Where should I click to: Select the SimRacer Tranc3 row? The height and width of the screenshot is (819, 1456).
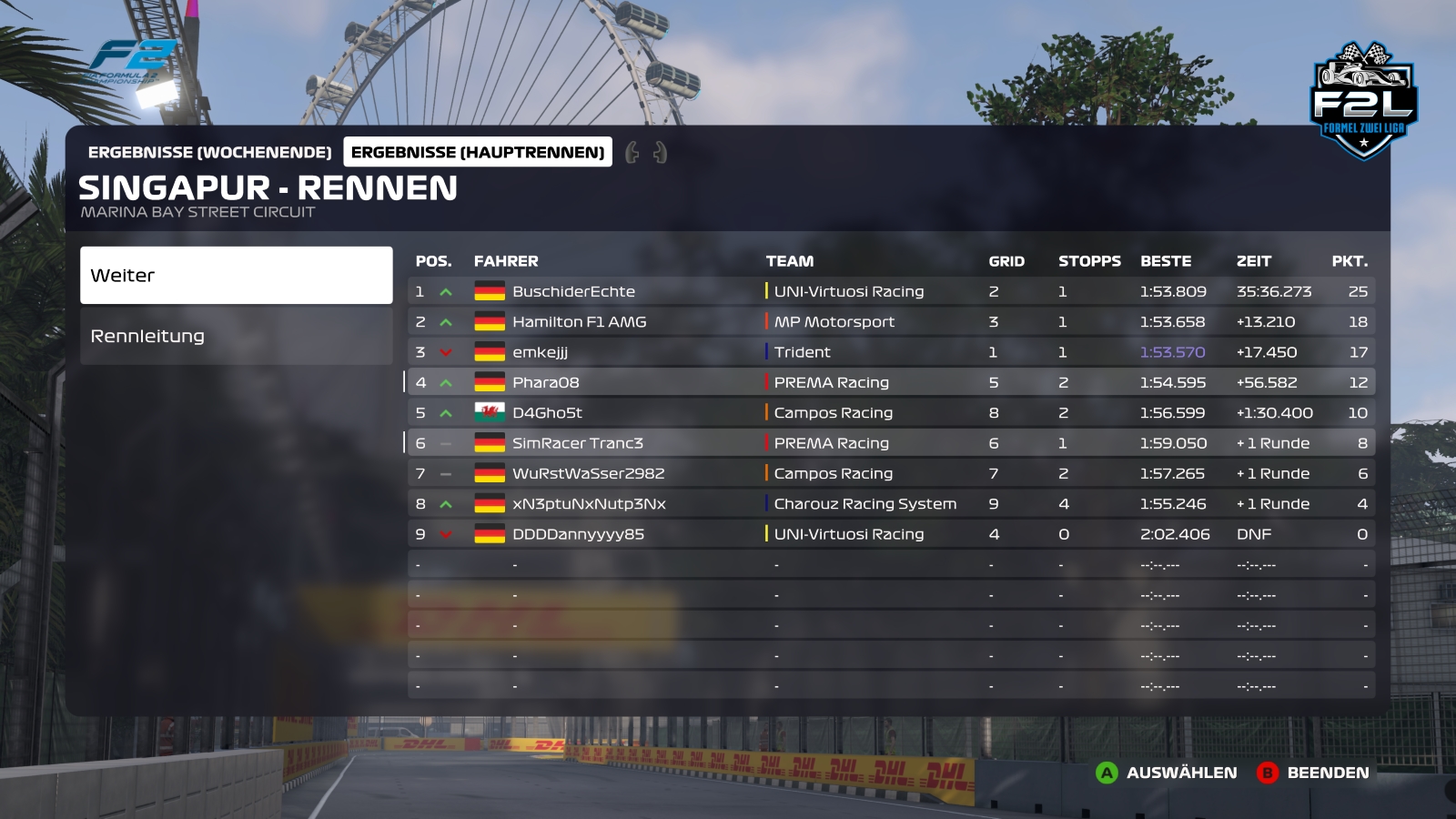[x=890, y=443]
